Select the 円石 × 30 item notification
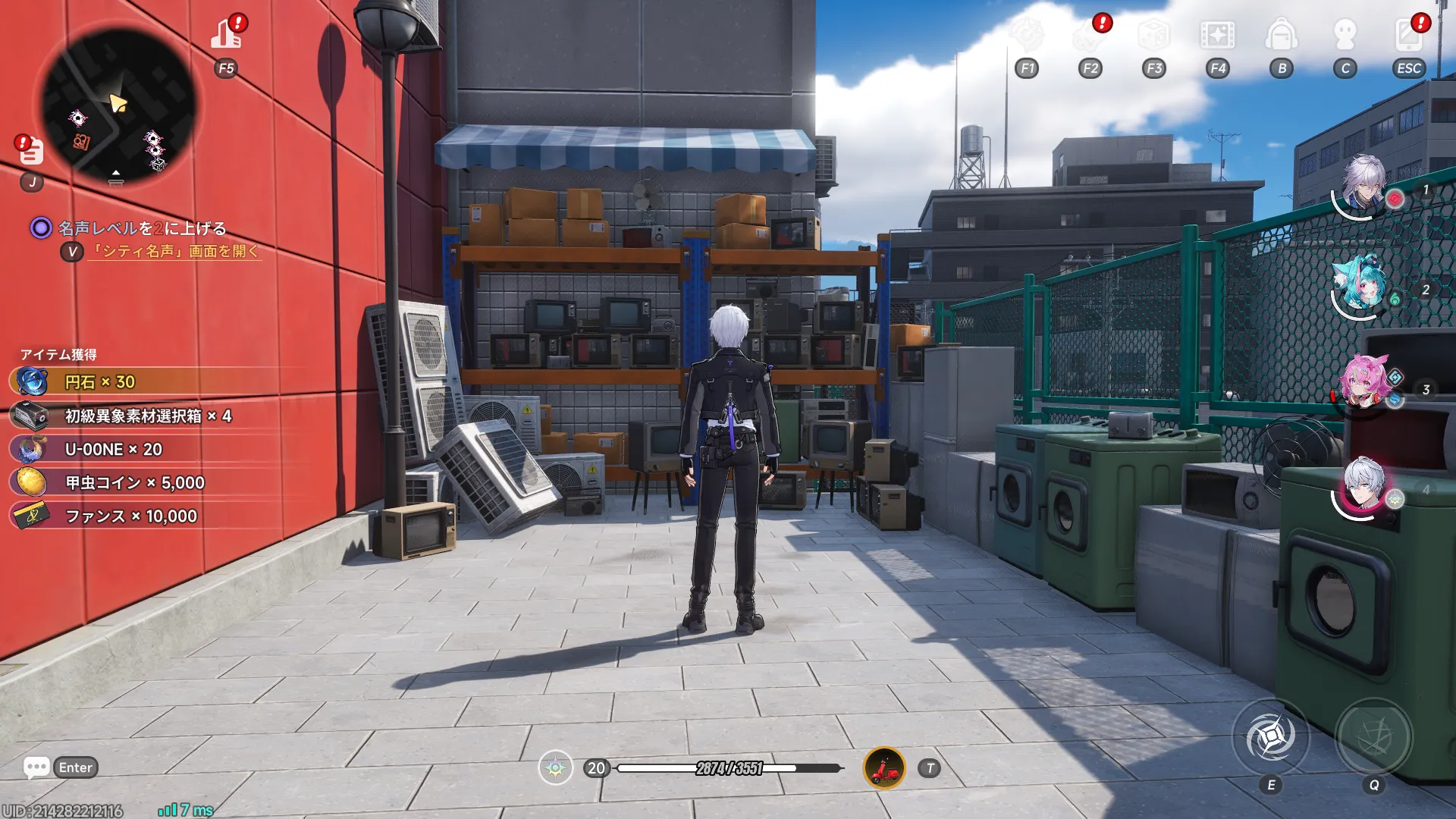The width and height of the screenshot is (1456, 819). [99, 382]
